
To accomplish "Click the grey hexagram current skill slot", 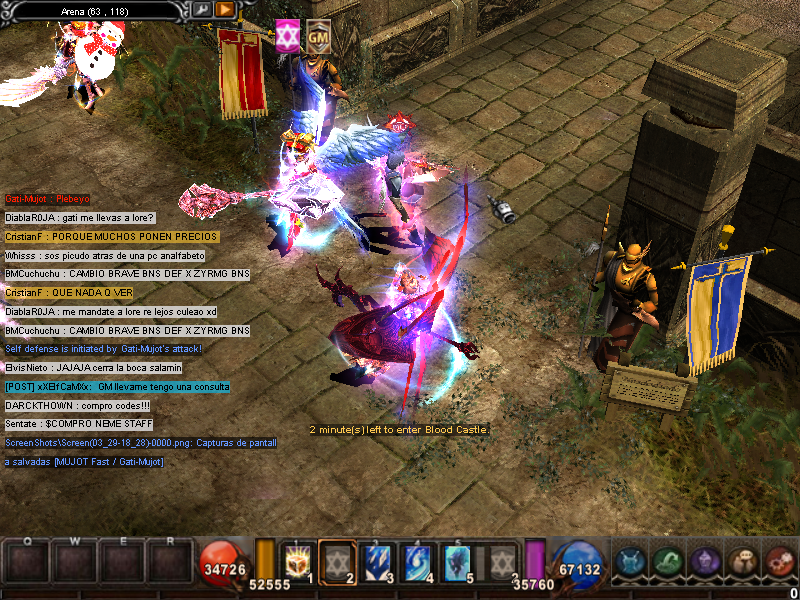I will (x=502, y=561).
